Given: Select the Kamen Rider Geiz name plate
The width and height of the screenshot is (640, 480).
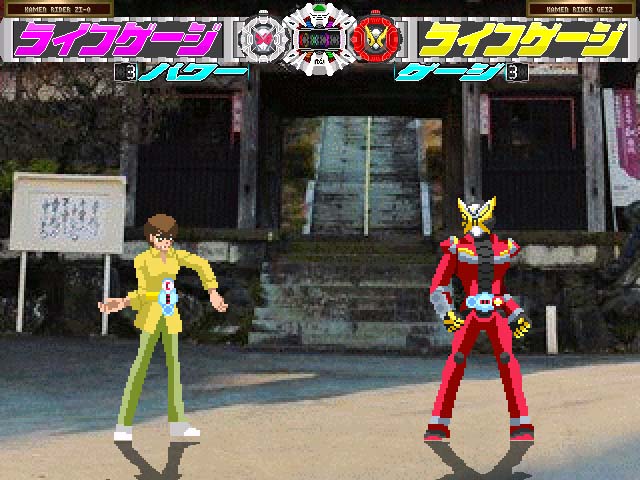Looking at the screenshot, I should tap(582, 9).
